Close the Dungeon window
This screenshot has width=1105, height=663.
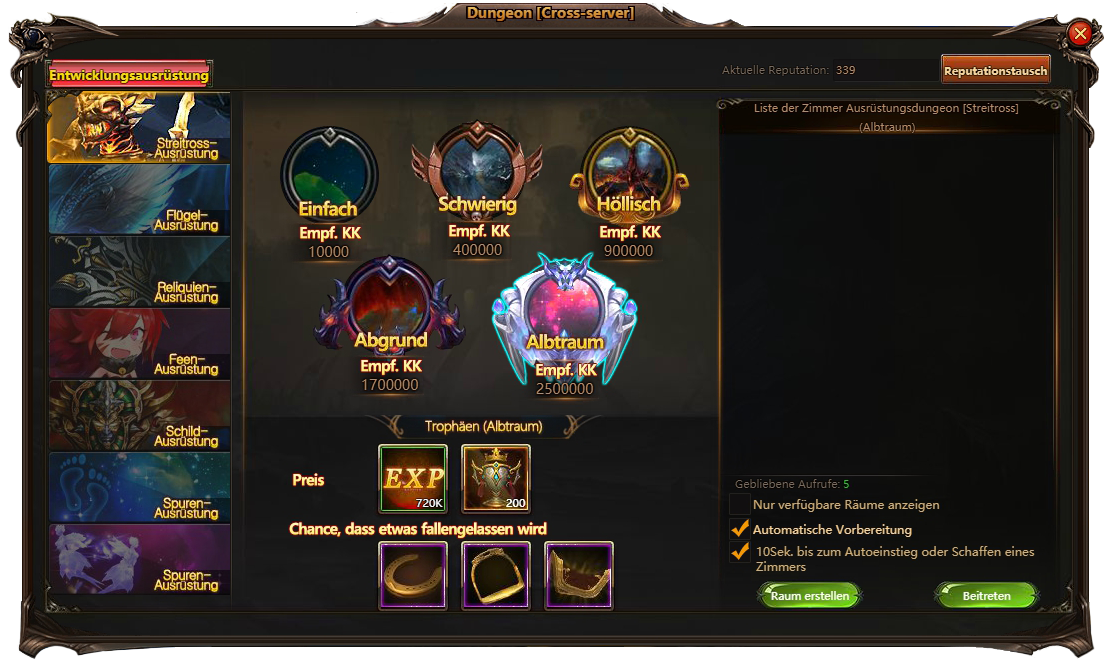[x=1080, y=34]
